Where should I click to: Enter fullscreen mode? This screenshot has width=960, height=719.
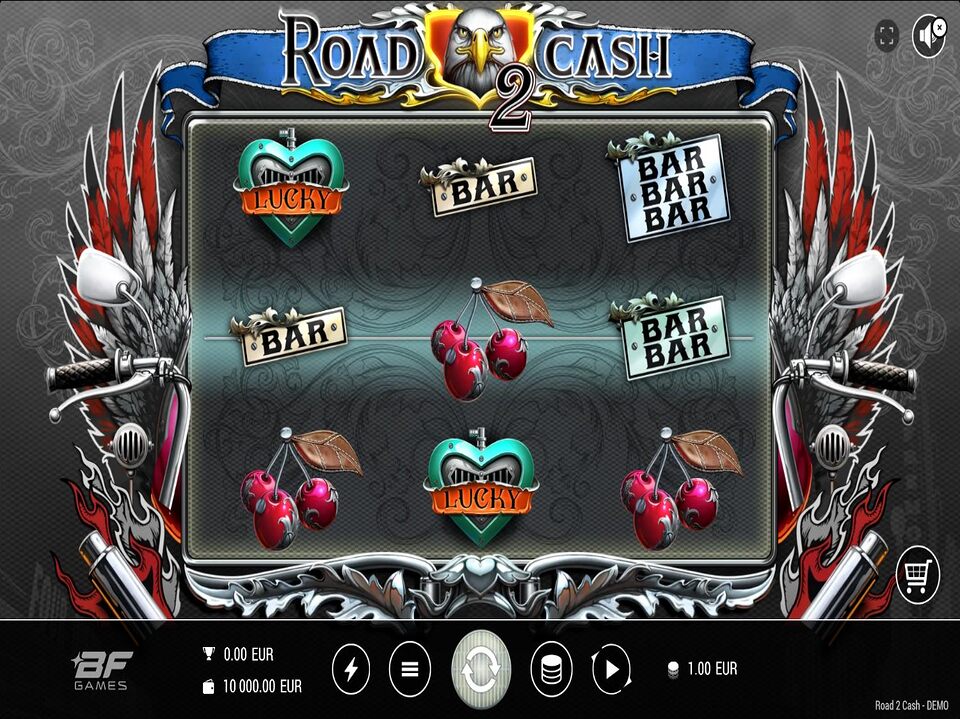coord(886,37)
